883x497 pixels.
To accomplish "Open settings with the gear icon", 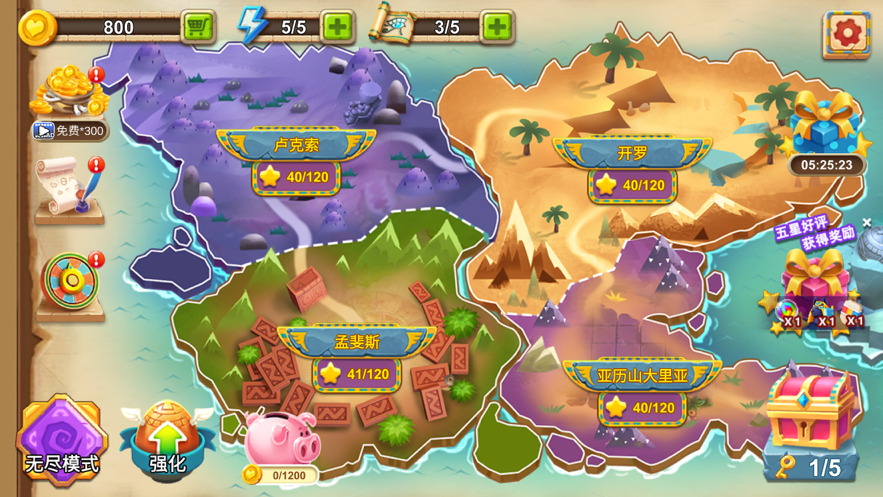I will [x=846, y=33].
